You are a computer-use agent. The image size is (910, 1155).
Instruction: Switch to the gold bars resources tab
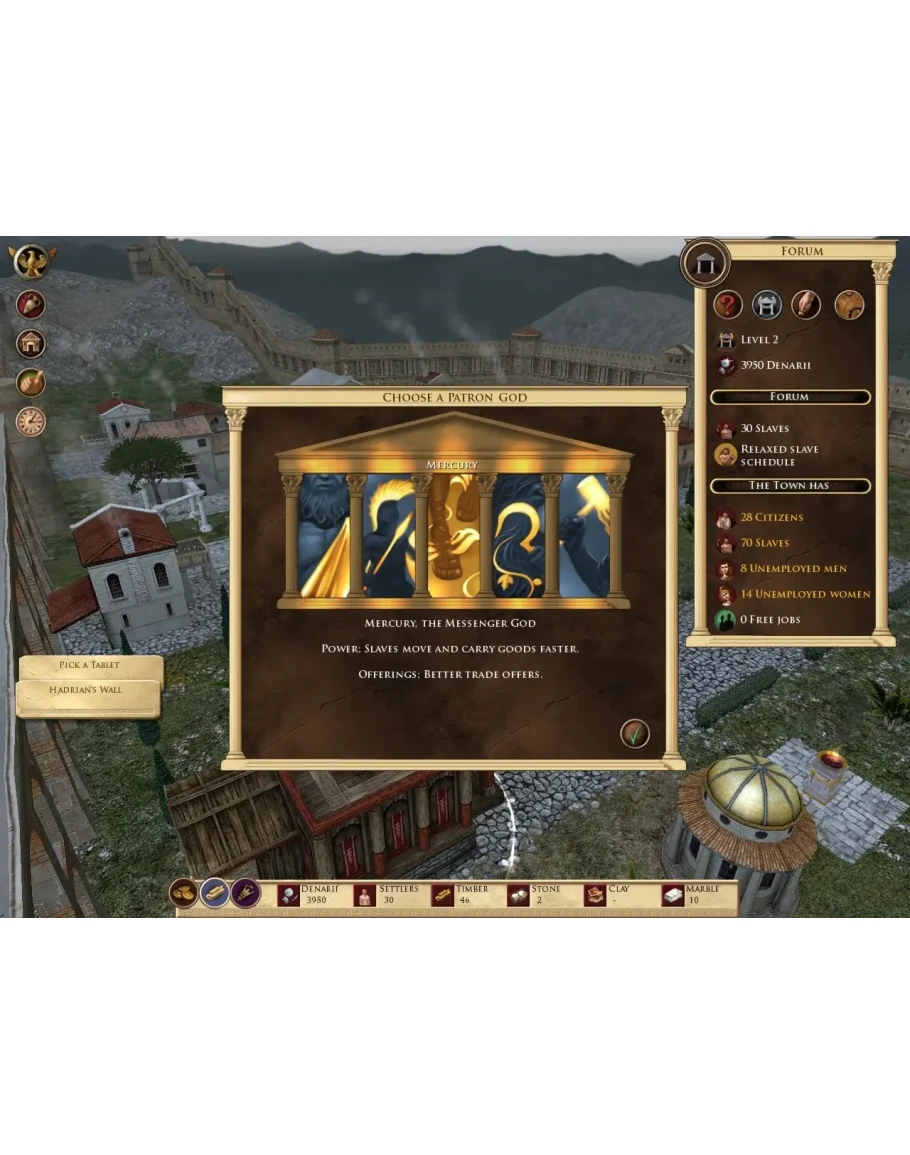click(215, 892)
